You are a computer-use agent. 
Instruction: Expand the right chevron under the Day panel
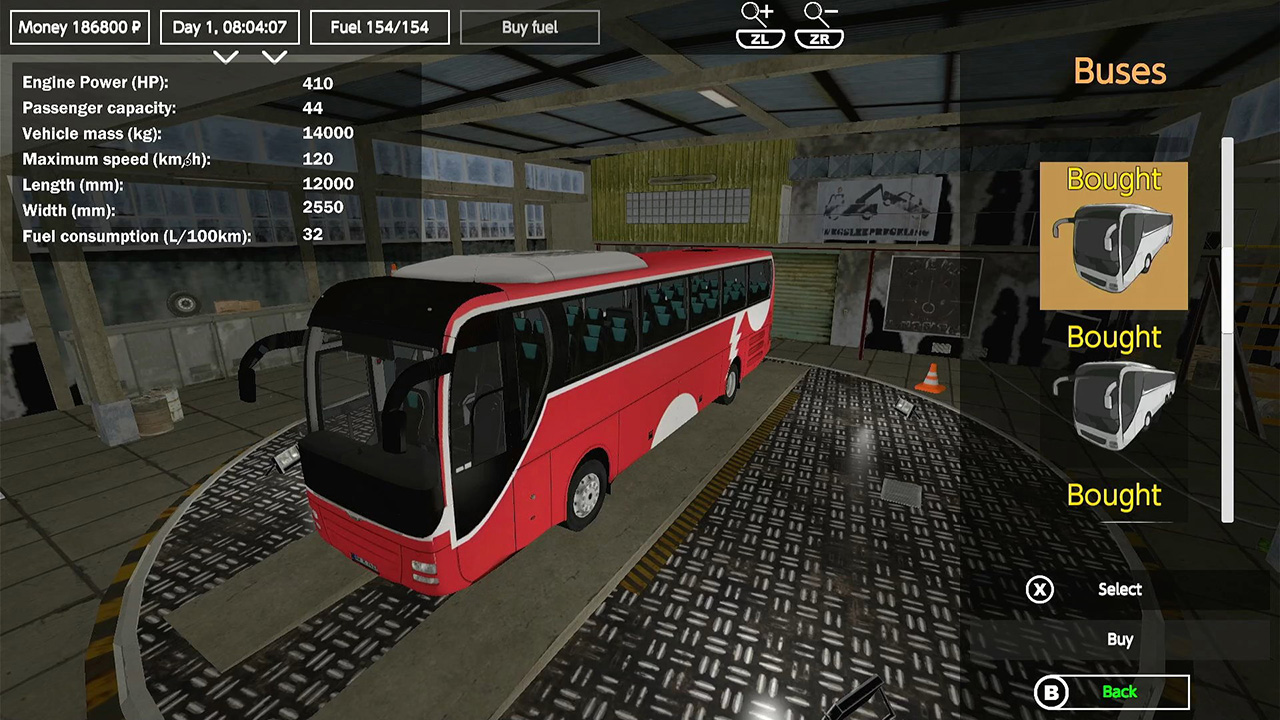275,57
